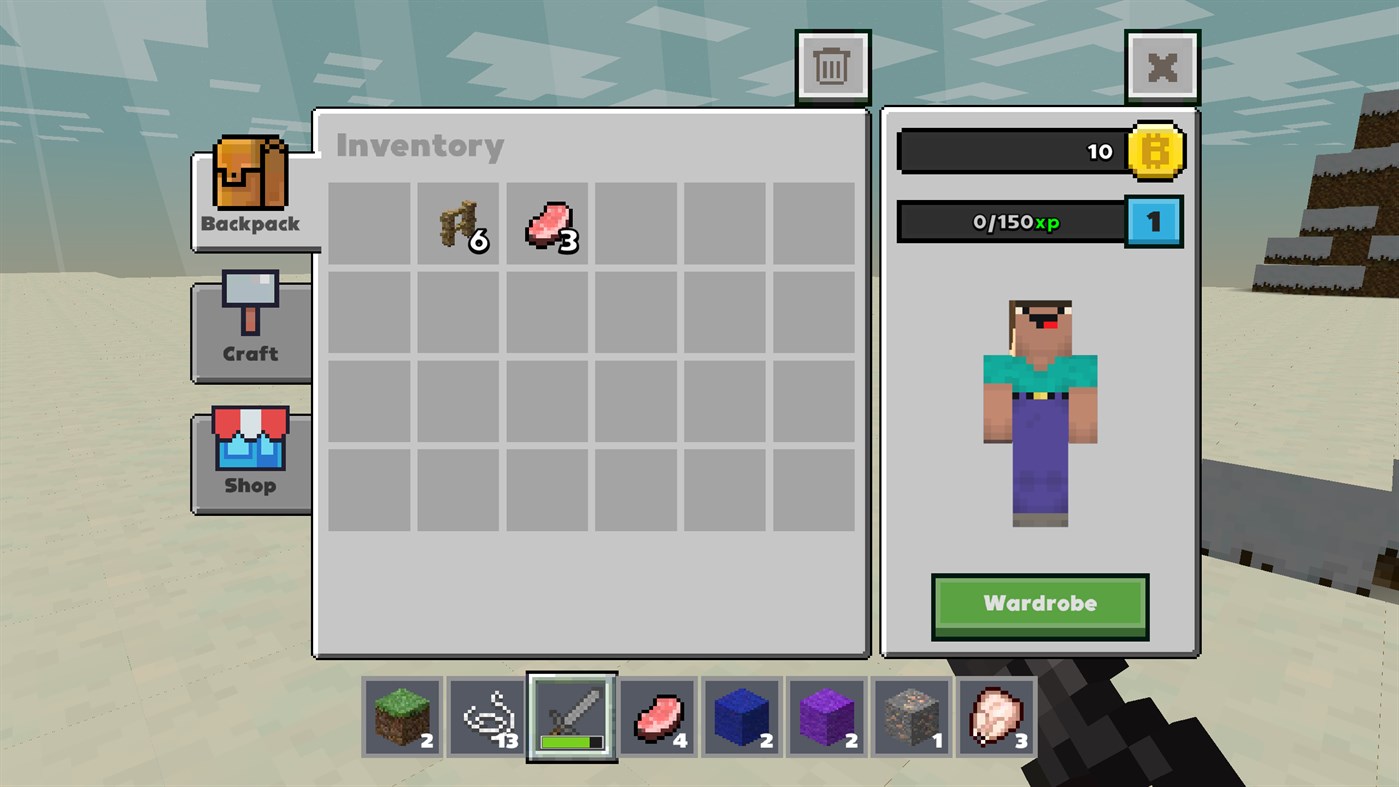
Task: Click the character skin preview
Action: (x=1039, y=410)
